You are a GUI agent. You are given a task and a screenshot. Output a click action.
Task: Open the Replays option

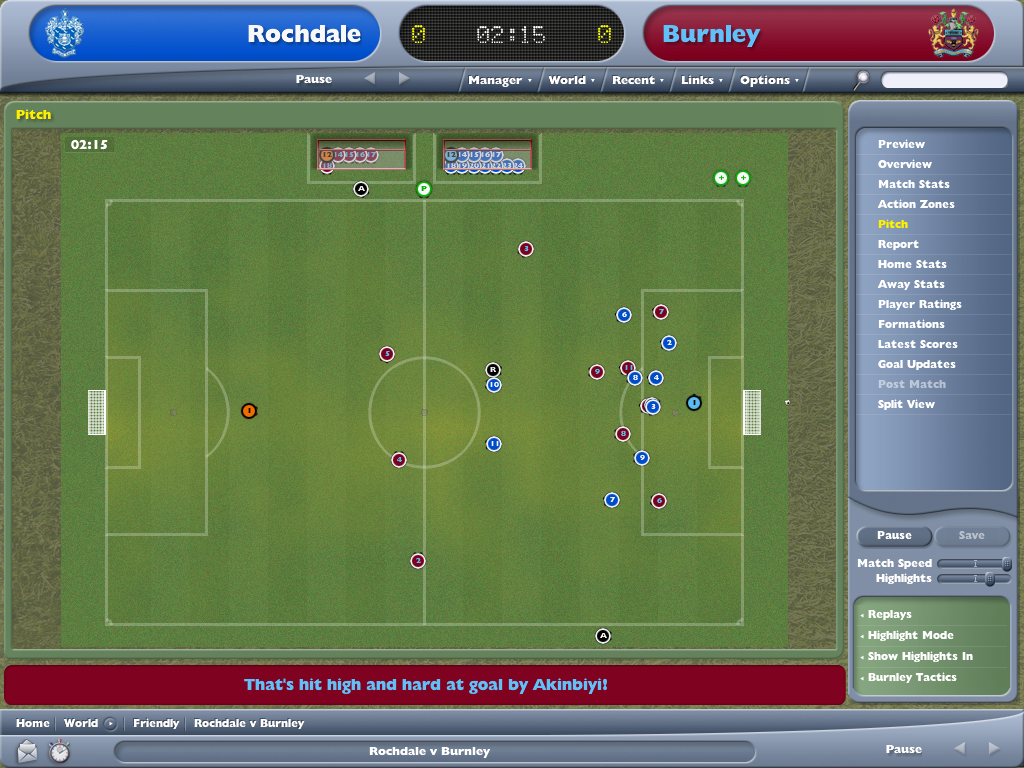[x=889, y=614]
